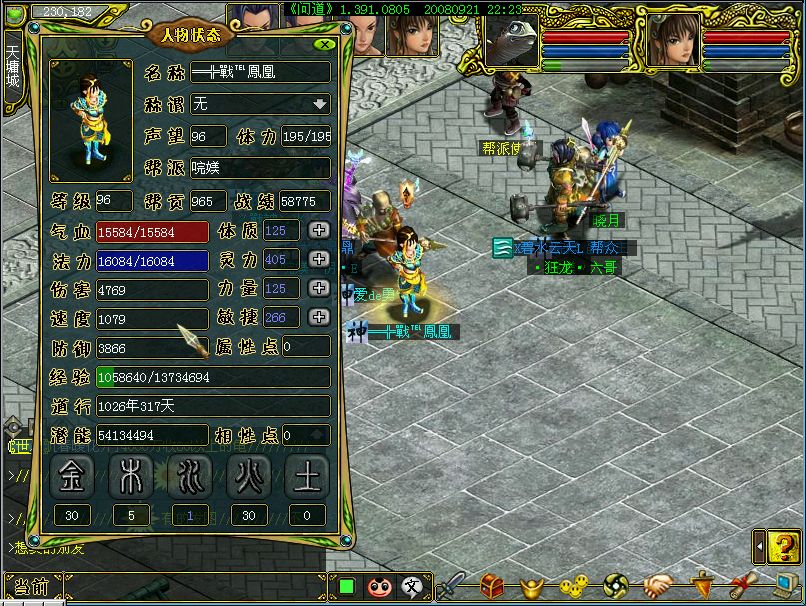Select the 金 metal element button
Screen dimensions: 806x606
click(72, 477)
